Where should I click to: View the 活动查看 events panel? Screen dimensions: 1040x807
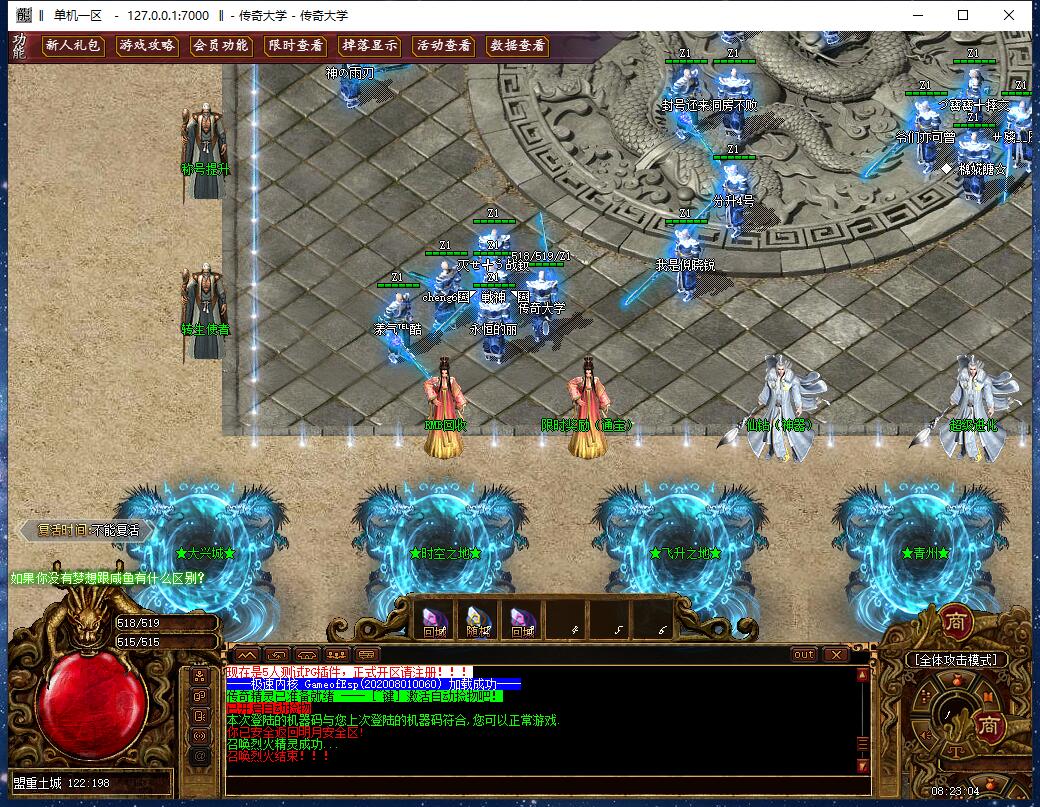443,45
